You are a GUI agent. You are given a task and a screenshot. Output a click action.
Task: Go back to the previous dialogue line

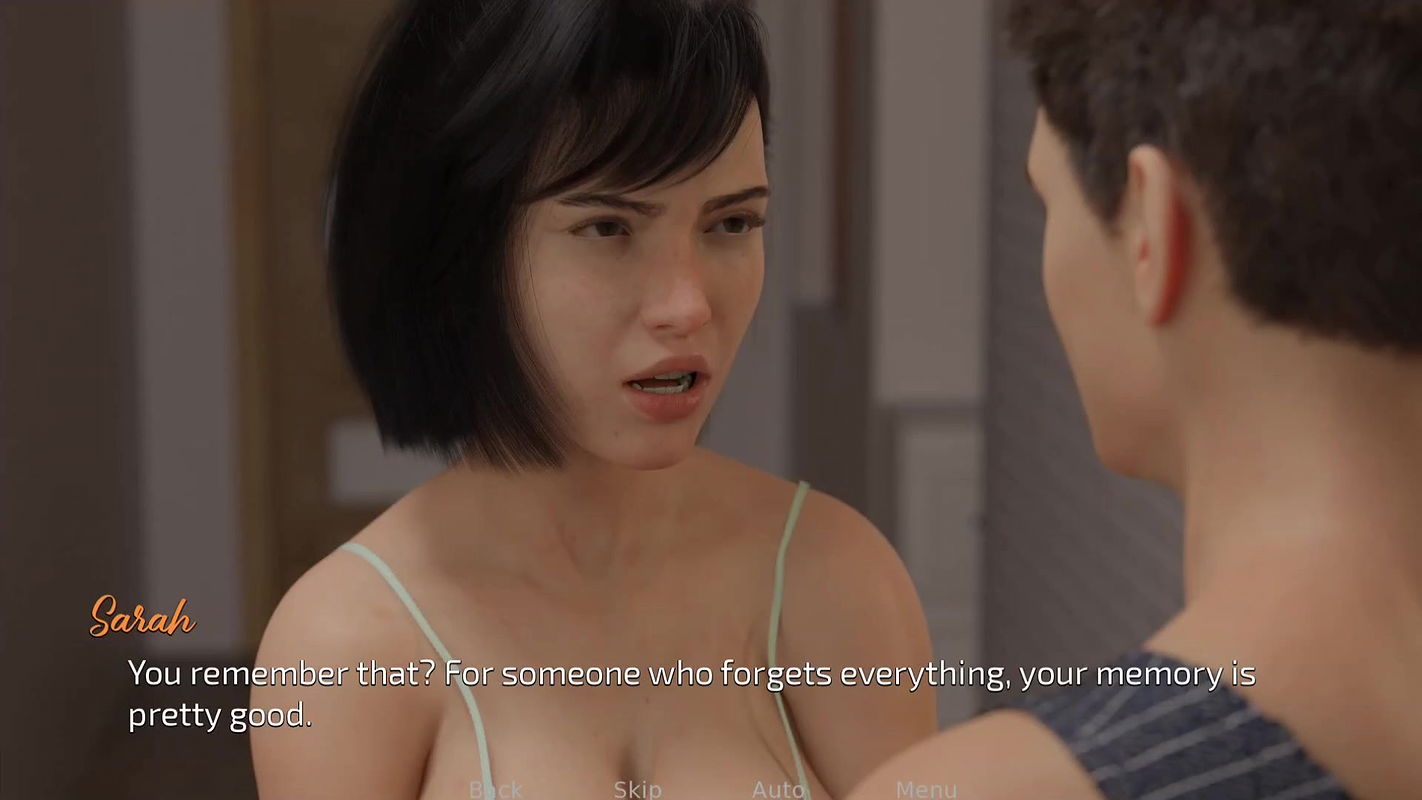496,789
